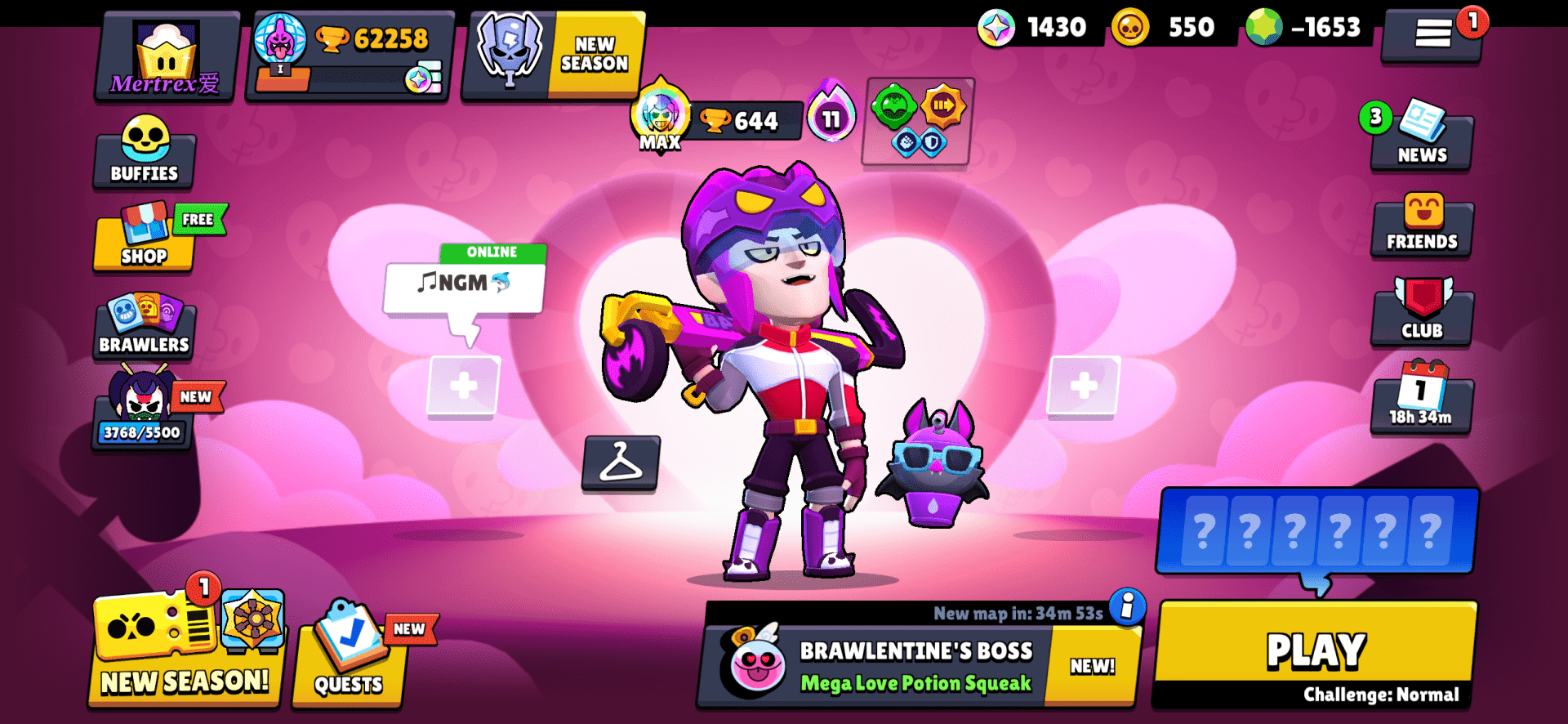Open the Buffies menu
Viewport: 1568px width, 724px height.
pos(144,155)
